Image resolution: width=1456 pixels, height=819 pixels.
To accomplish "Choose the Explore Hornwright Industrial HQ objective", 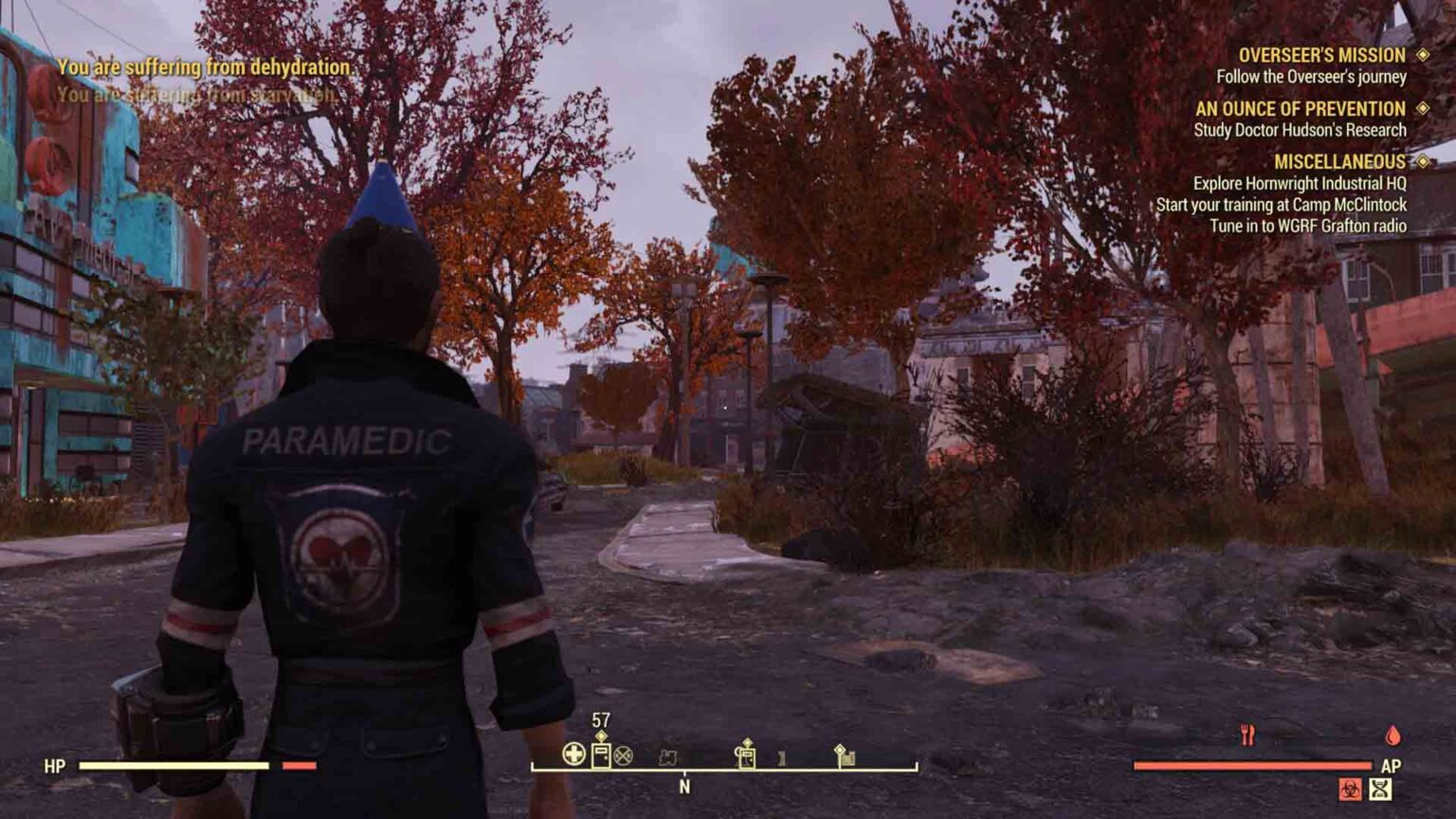I will pyautogui.click(x=1299, y=183).
